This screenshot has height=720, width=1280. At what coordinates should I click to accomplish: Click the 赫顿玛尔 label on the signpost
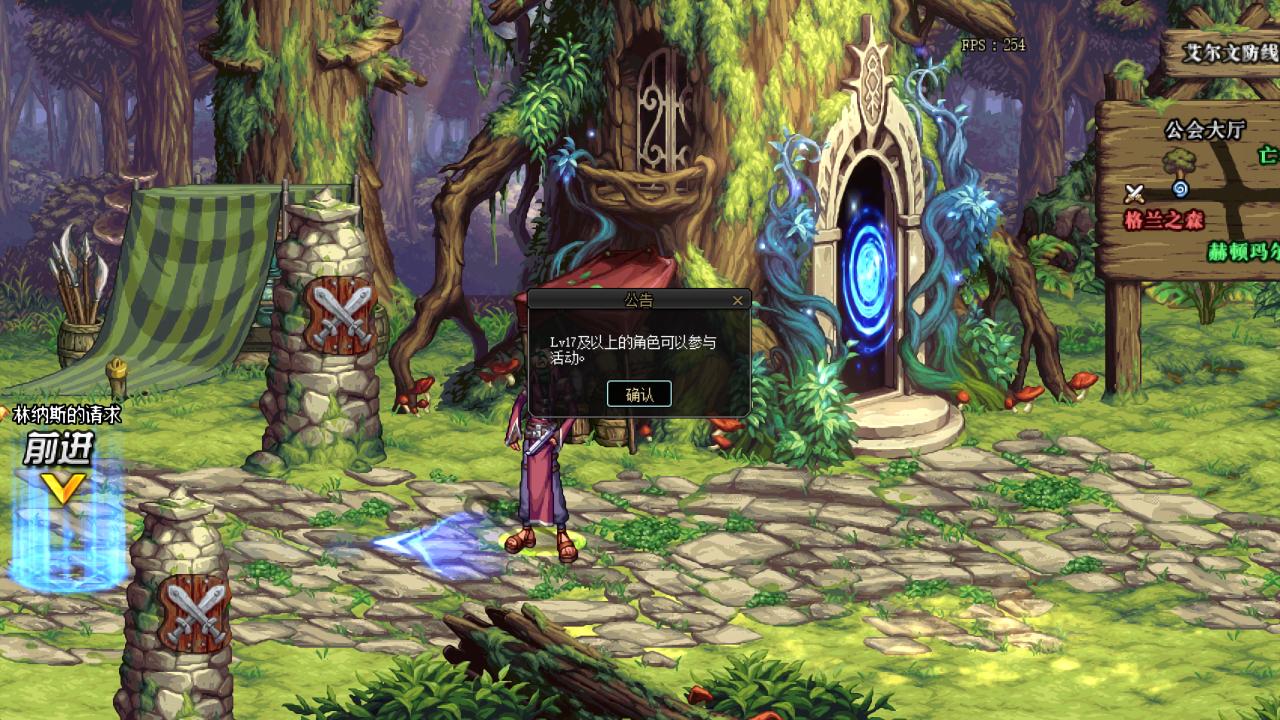coord(1243,250)
